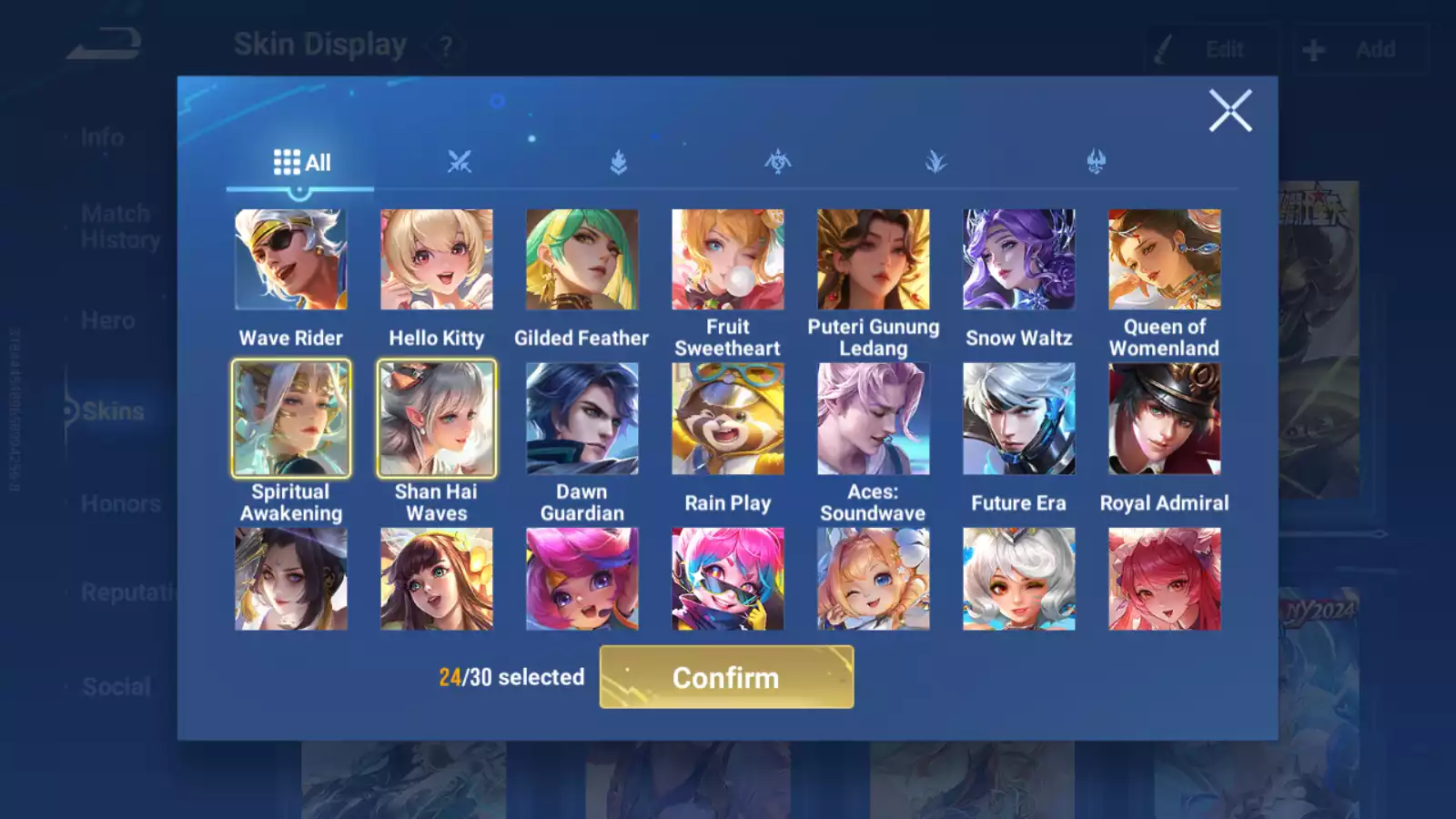
Task: Choose the Puteri Gunung Ledang skin
Action: (x=874, y=260)
